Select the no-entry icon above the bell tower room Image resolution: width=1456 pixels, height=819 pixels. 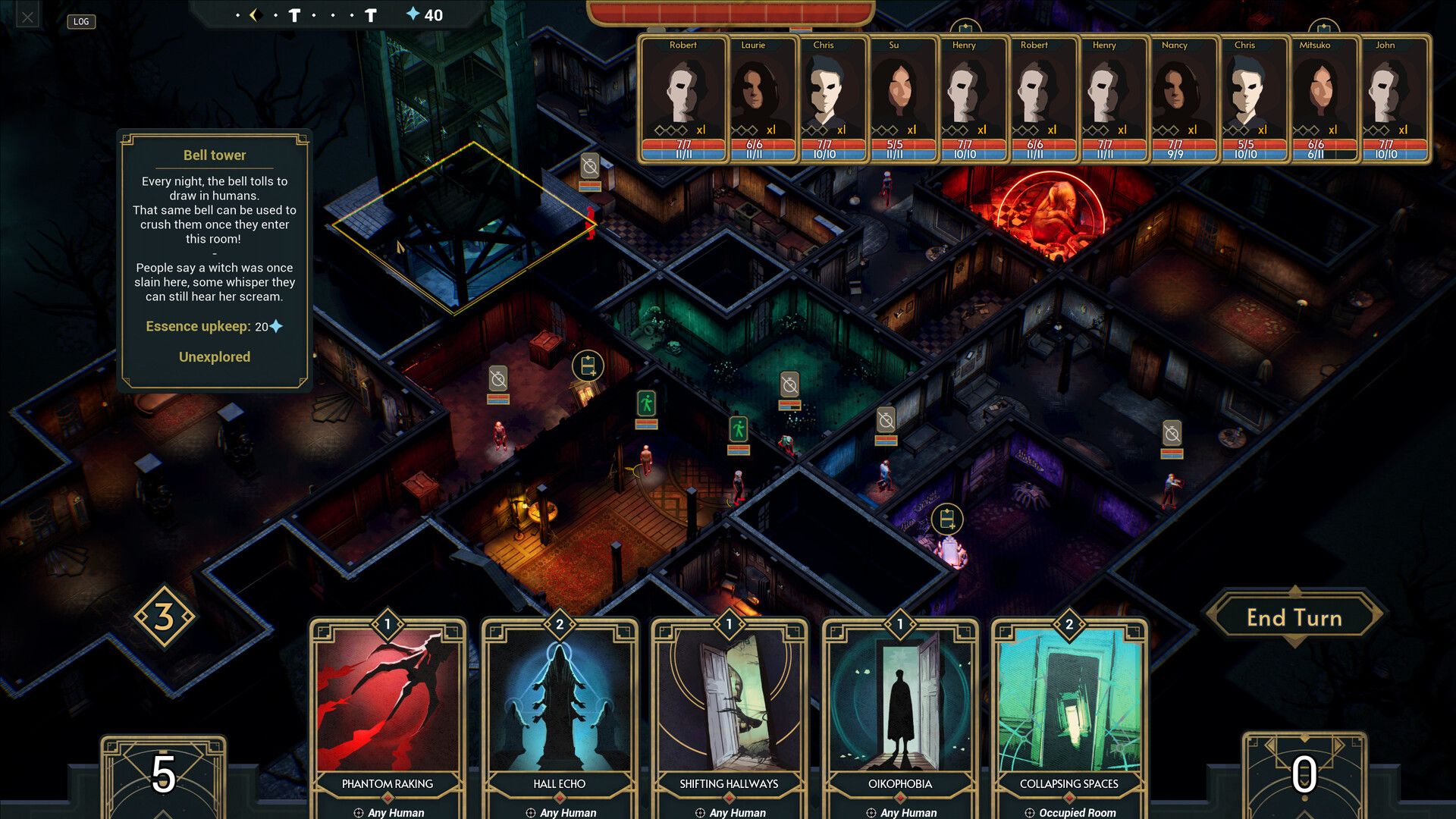pyautogui.click(x=590, y=165)
